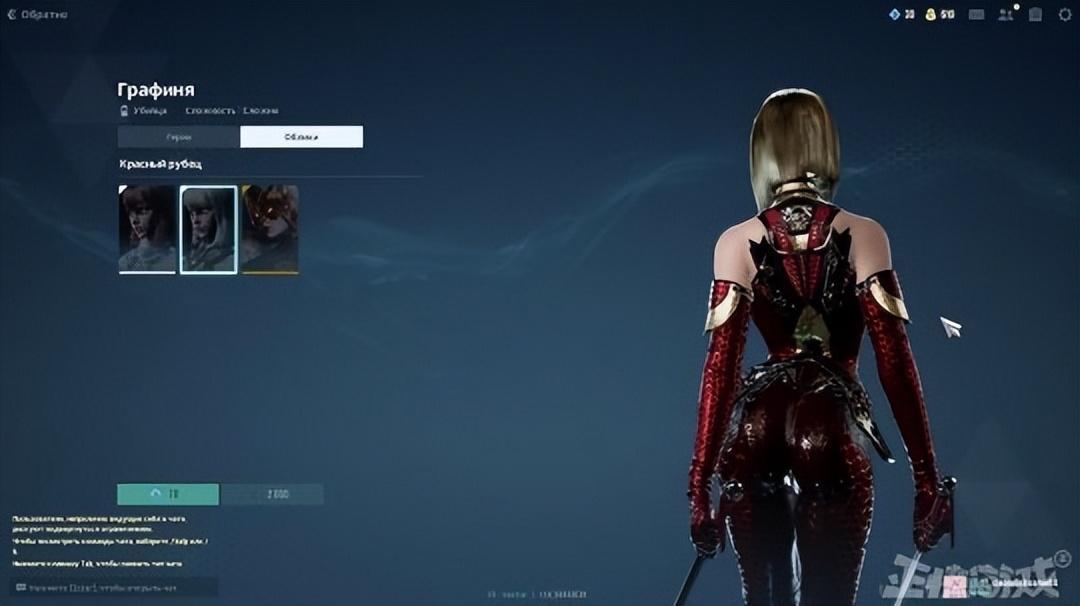Go back with the Обратно button
1080x606 pixels.
[x=37, y=15]
